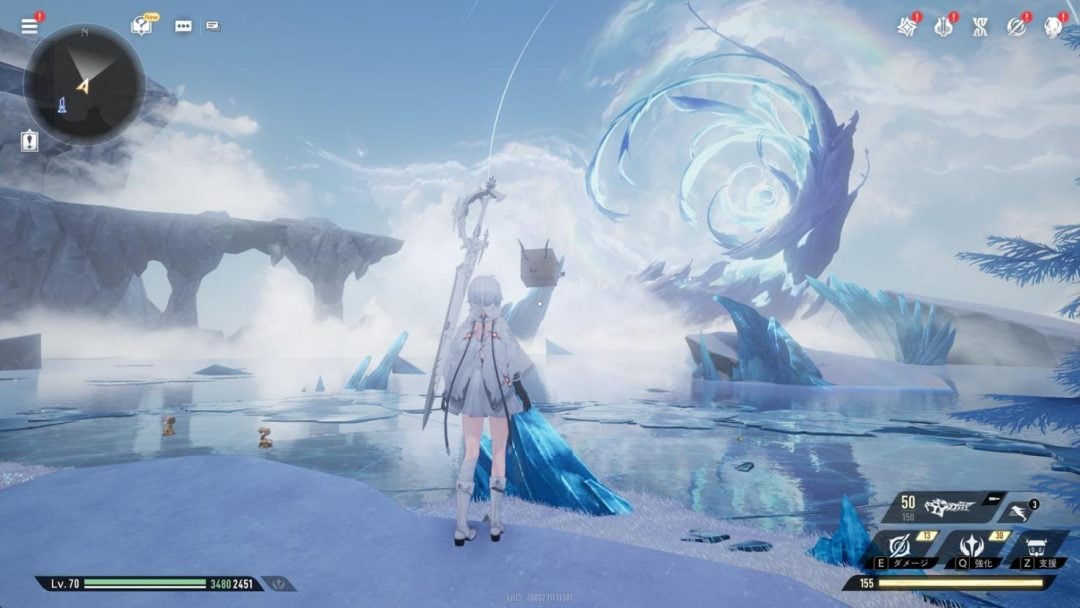Open the guide book marked New
This screenshot has height=608, width=1080.
142,26
